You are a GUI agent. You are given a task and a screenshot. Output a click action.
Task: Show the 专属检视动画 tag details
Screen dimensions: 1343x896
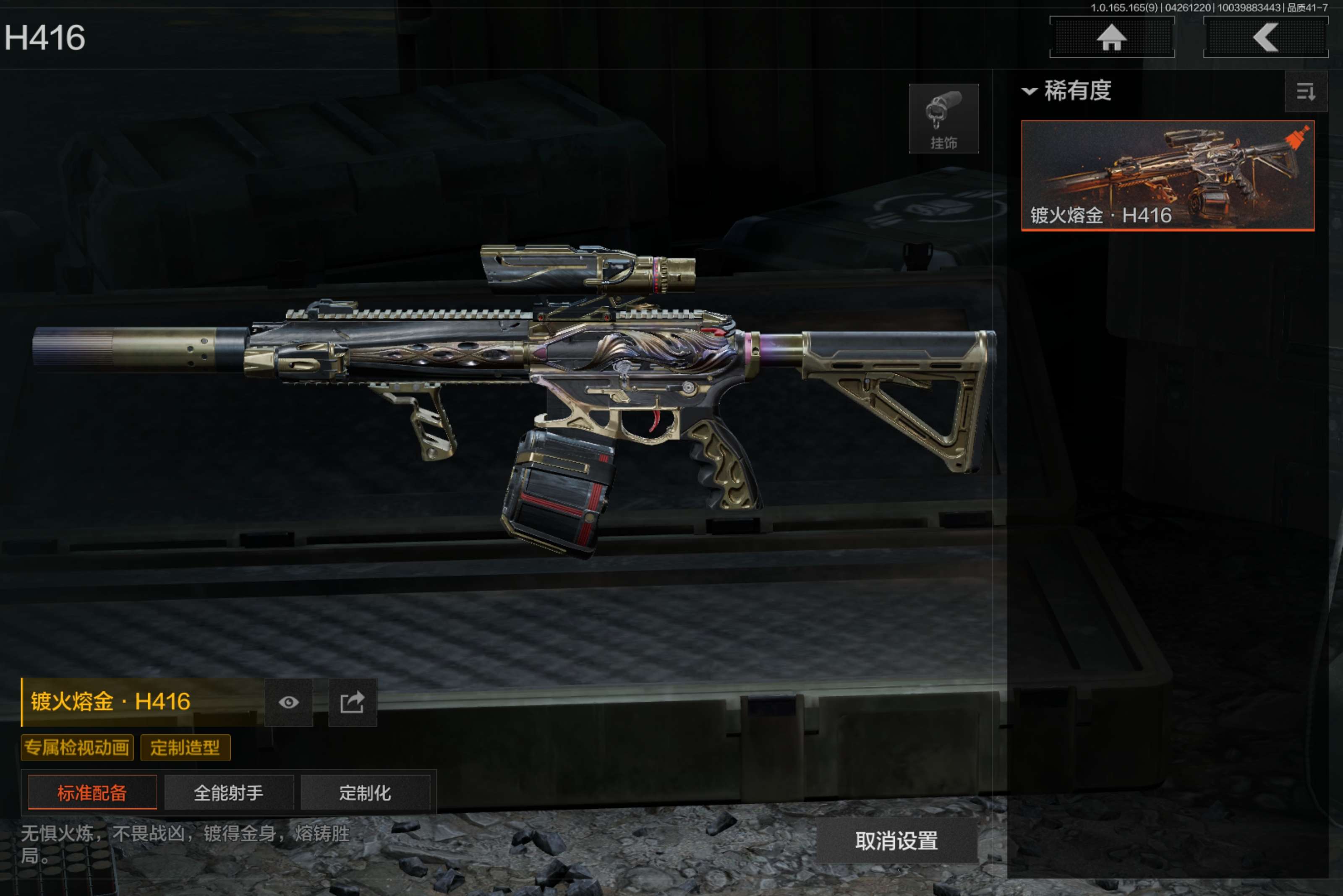[x=77, y=748]
